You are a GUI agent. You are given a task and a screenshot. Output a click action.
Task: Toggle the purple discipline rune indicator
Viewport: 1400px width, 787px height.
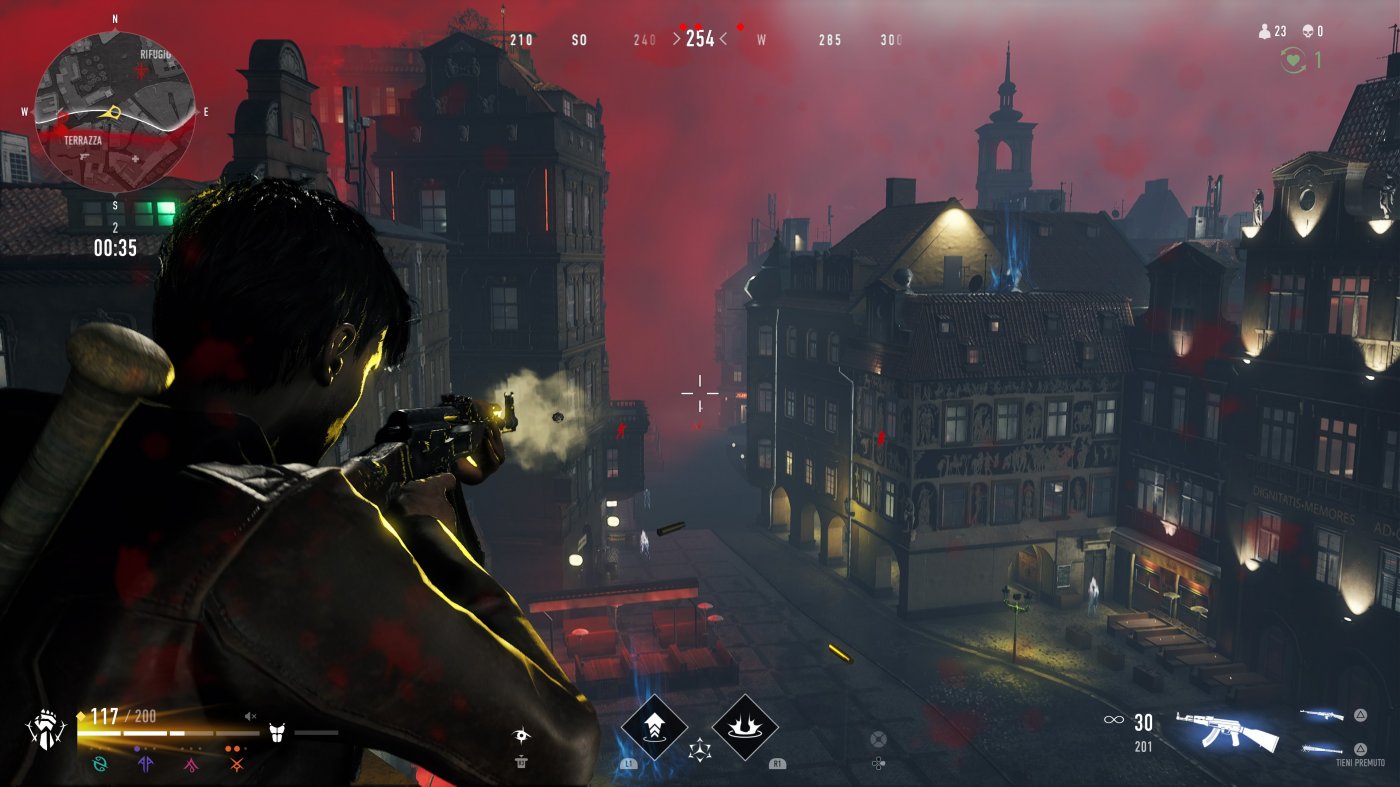pos(146,763)
